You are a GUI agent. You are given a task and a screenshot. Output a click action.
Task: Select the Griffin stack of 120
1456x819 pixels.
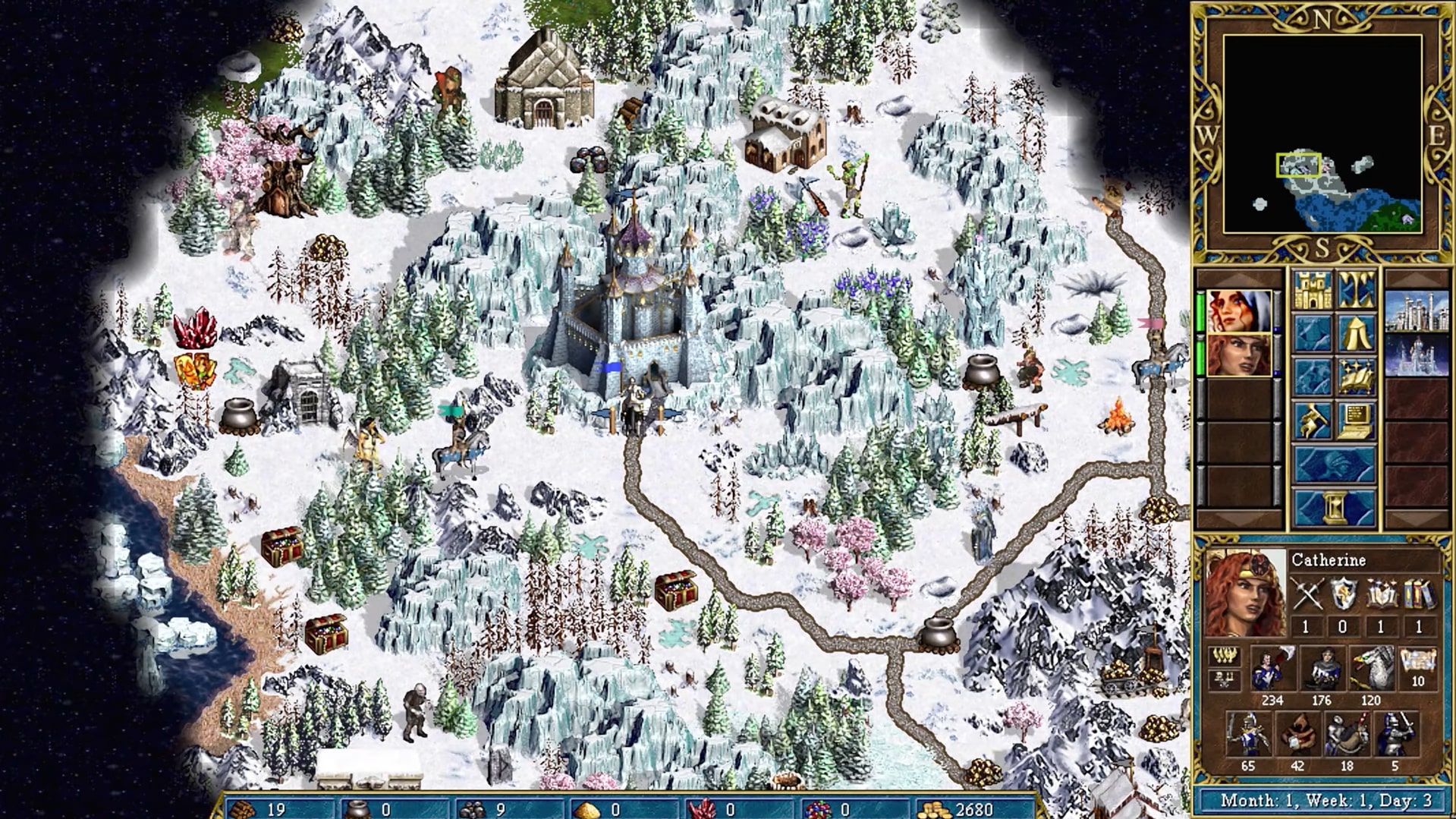pyautogui.click(x=1370, y=669)
